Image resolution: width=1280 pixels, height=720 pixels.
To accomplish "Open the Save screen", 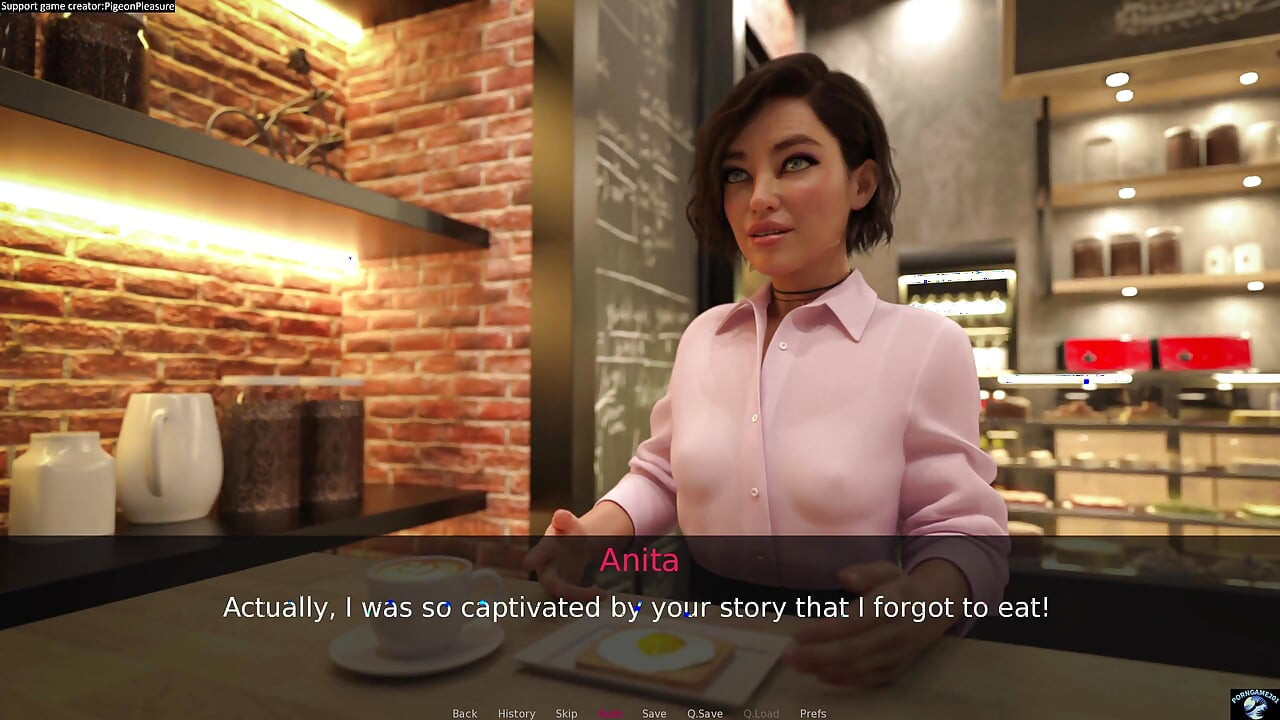I will click(654, 713).
